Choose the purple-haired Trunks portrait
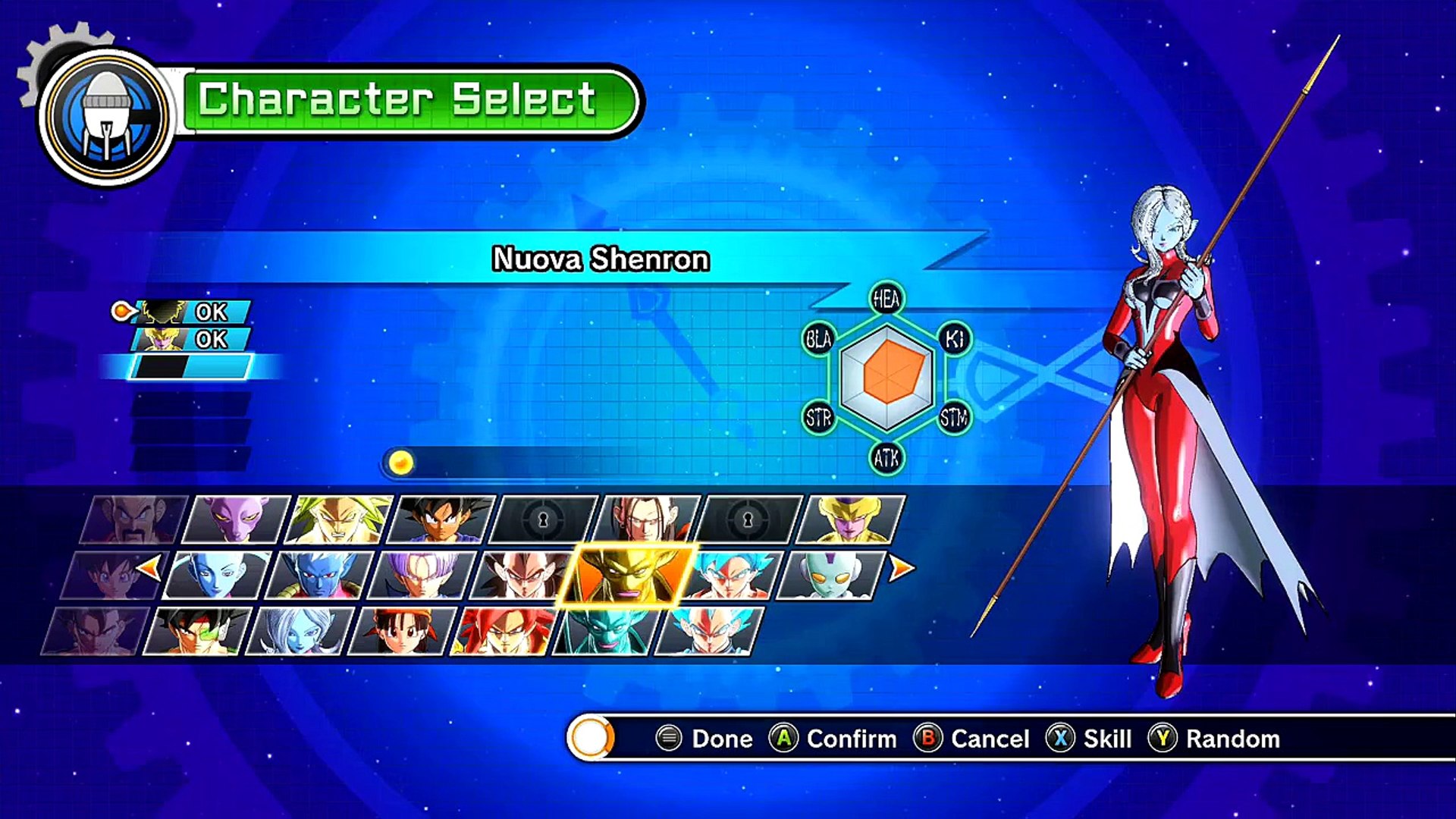Viewport: 1456px width, 819px height. 422,576
